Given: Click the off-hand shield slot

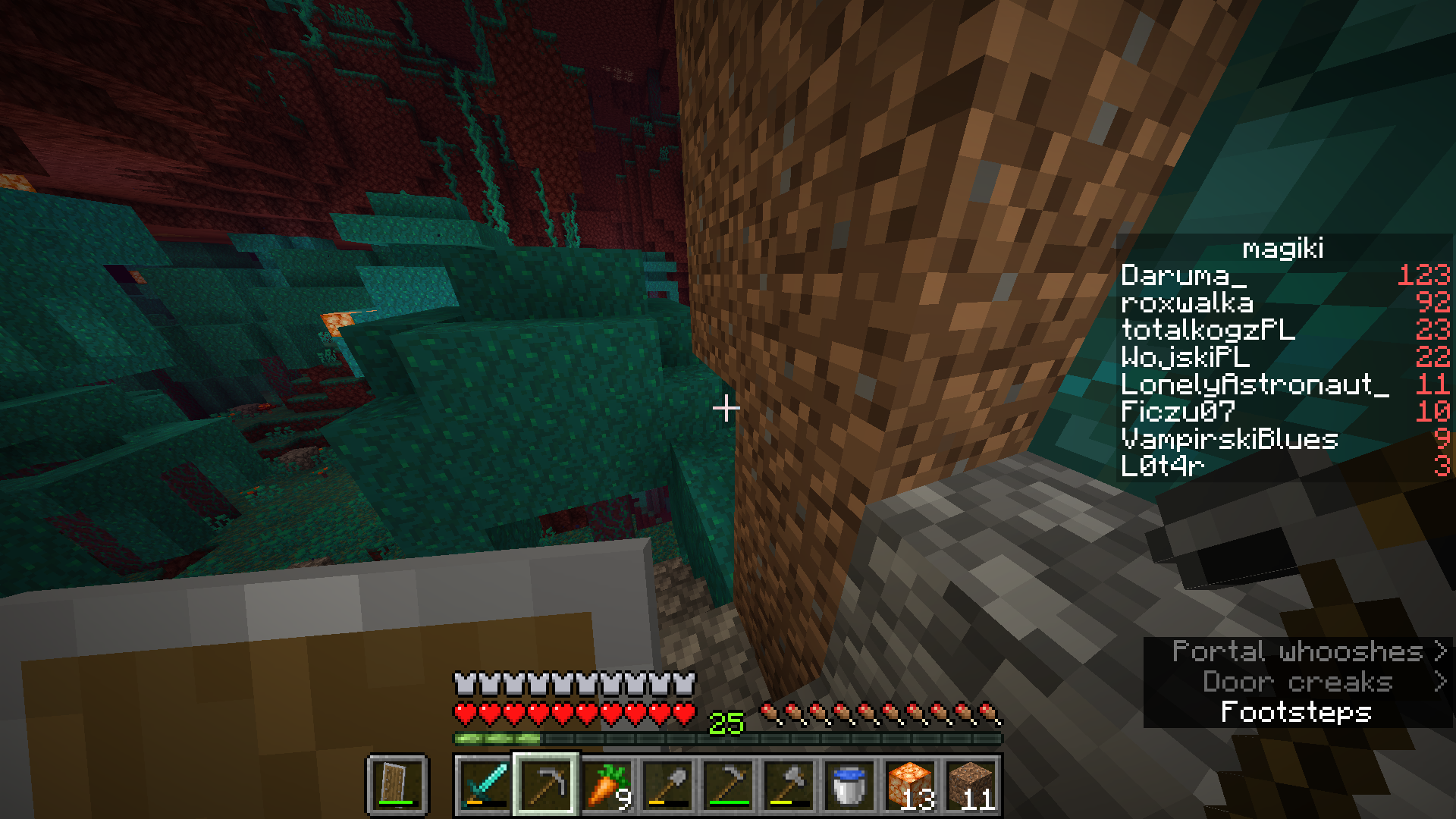Looking at the screenshot, I should pos(397,784).
